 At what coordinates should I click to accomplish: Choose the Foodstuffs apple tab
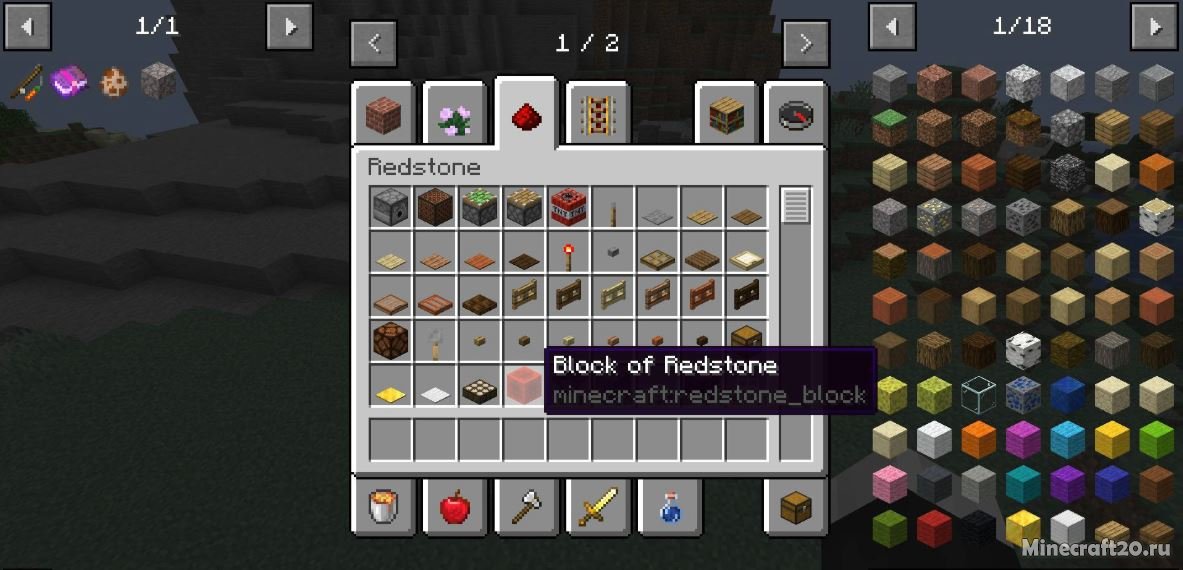(454, 507)
